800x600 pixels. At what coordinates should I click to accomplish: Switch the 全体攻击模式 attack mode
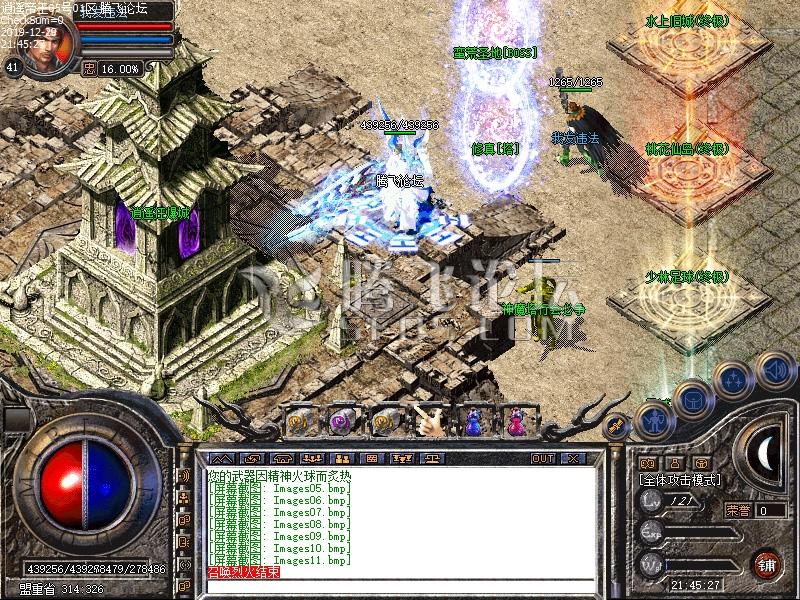681,481
